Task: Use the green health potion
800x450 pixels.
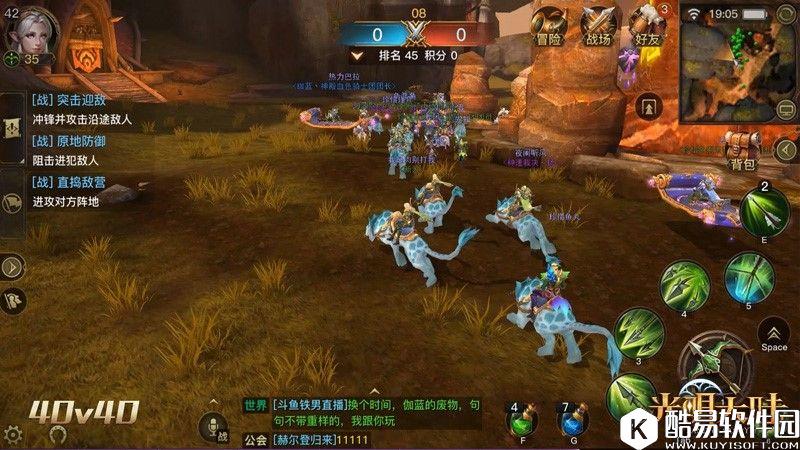Action: click(x=519, y=421)
